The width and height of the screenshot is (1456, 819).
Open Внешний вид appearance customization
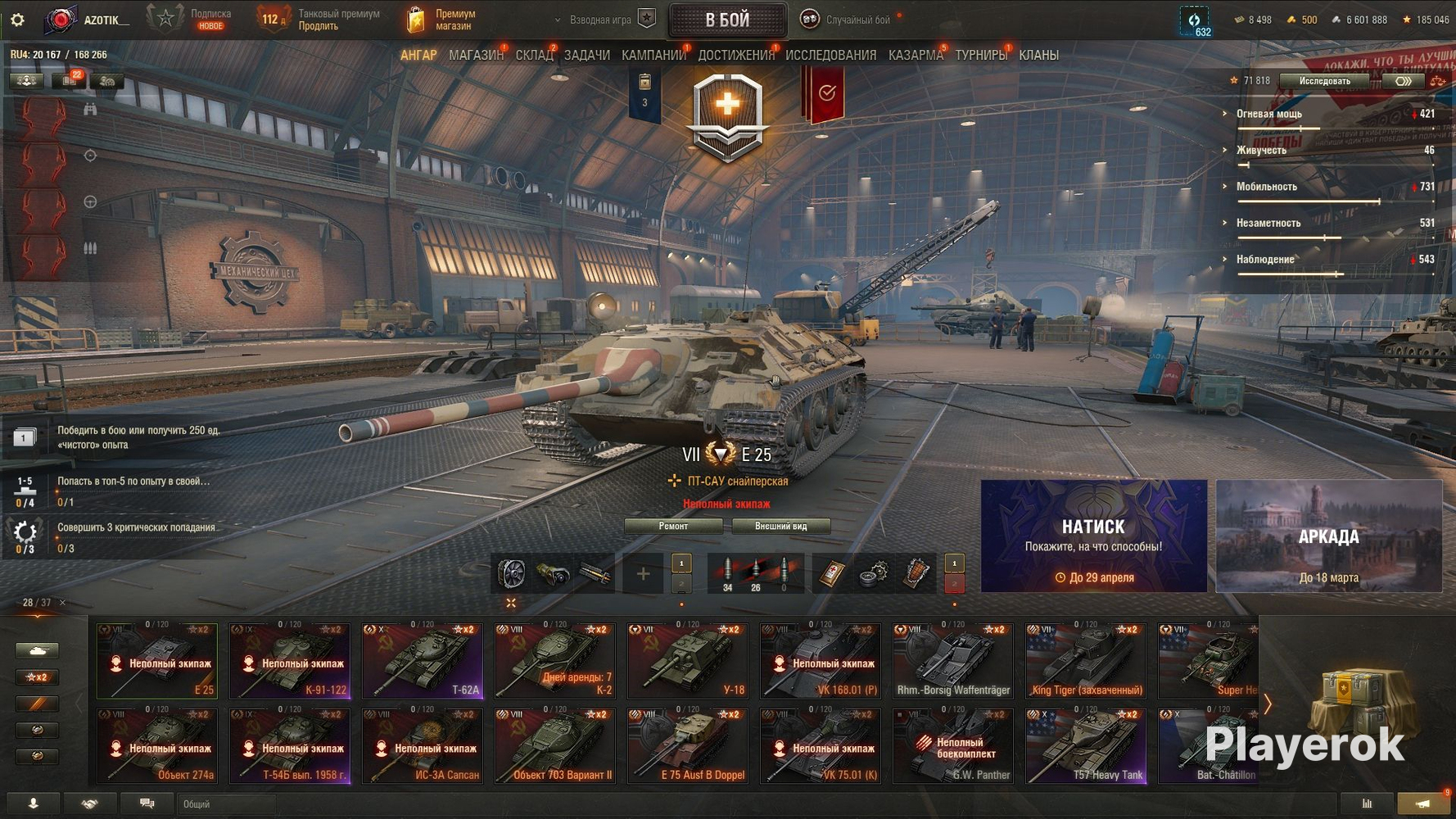pyautogui.click(x=780, y=526)
